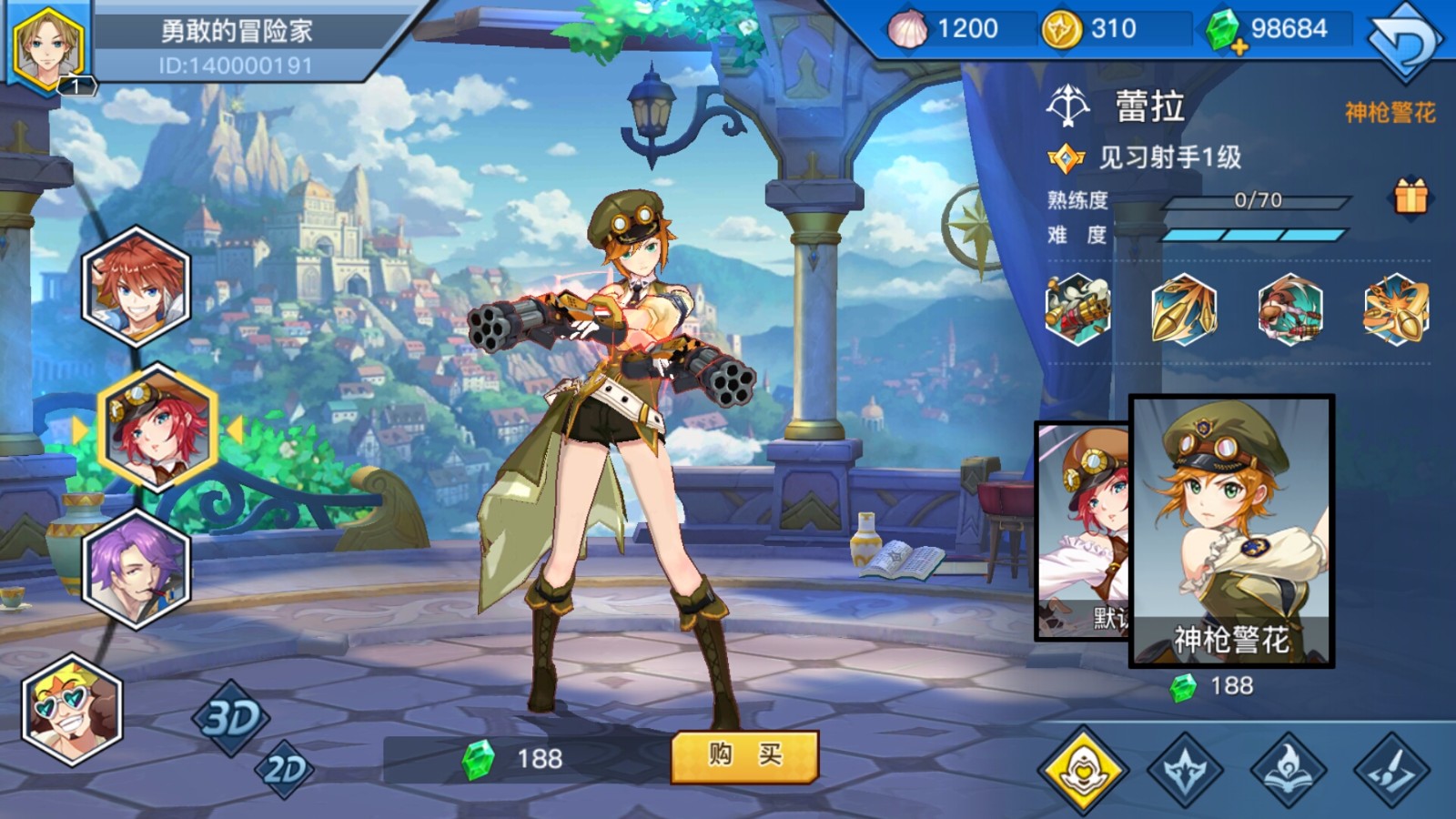Open the orange gift box reward

click(1410, 196)
